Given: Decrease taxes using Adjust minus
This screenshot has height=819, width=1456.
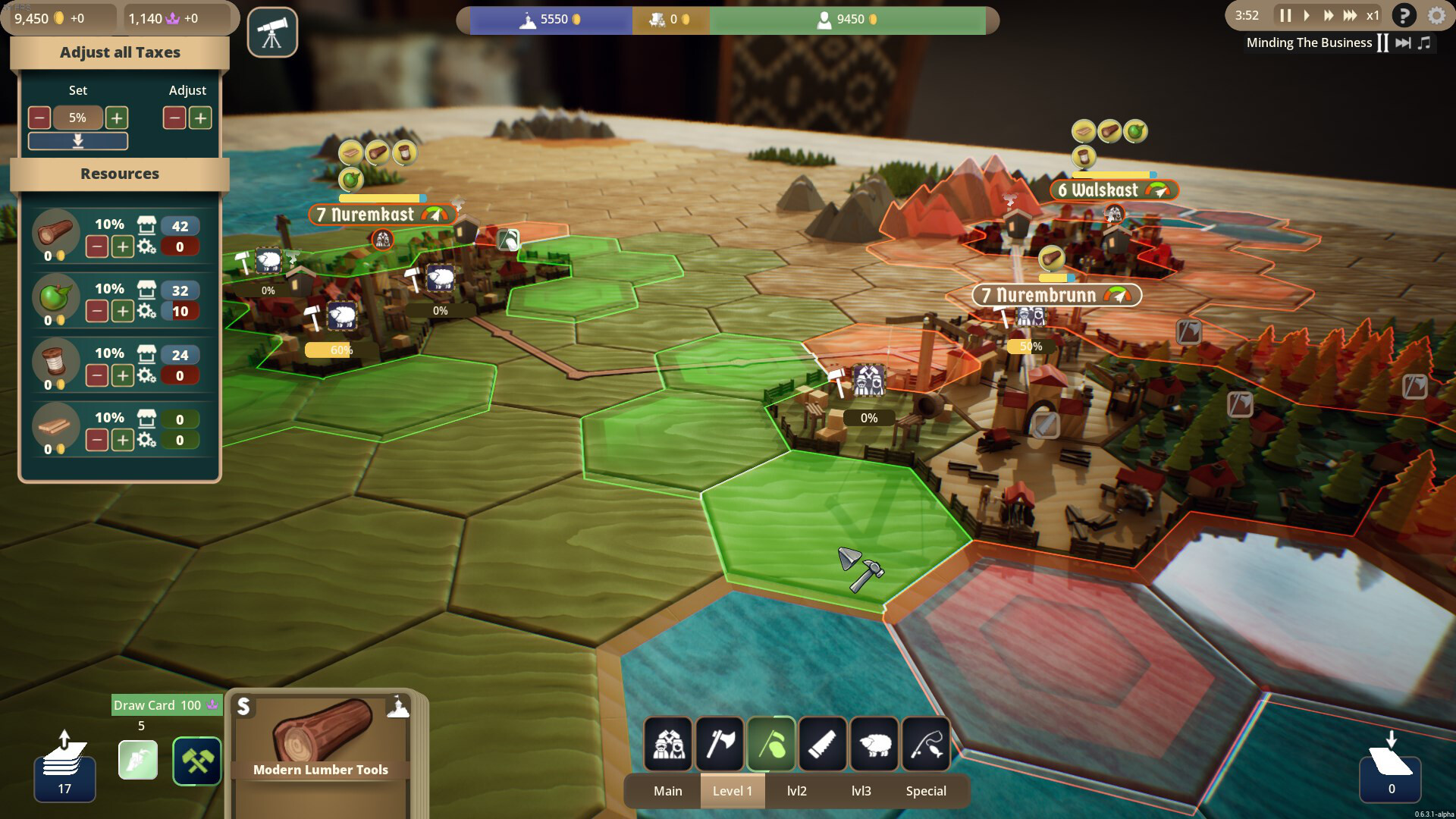Looking at the screenshot, I should (x=174, y=118).
